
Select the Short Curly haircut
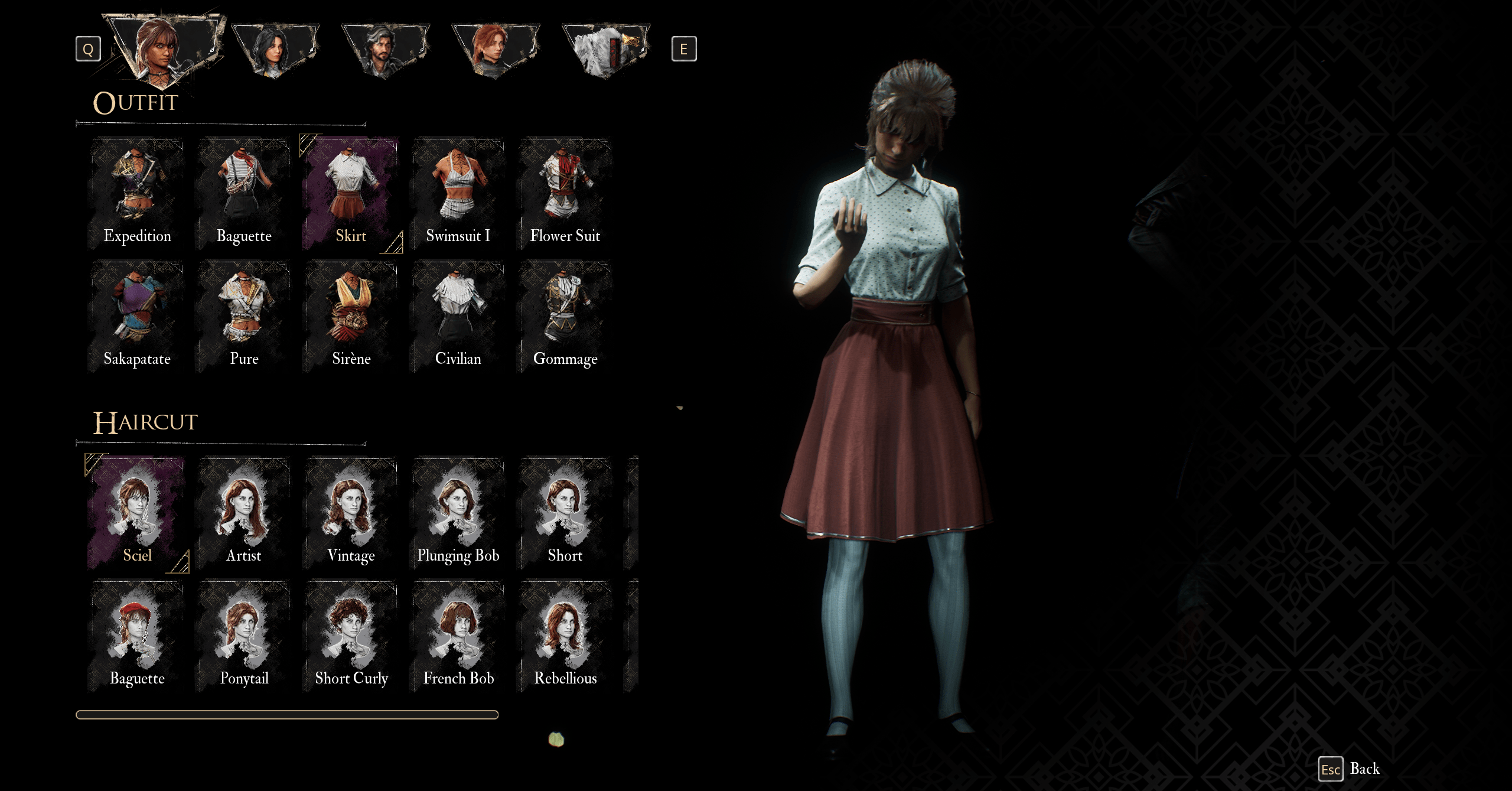point(351,636)
